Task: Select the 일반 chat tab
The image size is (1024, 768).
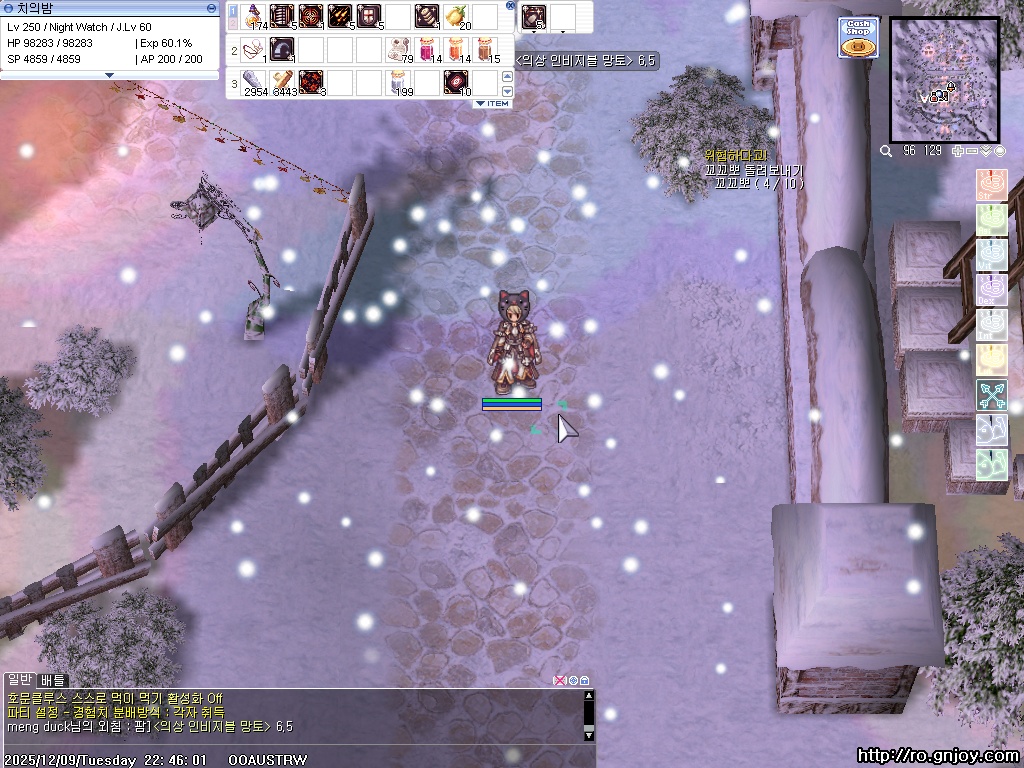Action: pos(19,680)
